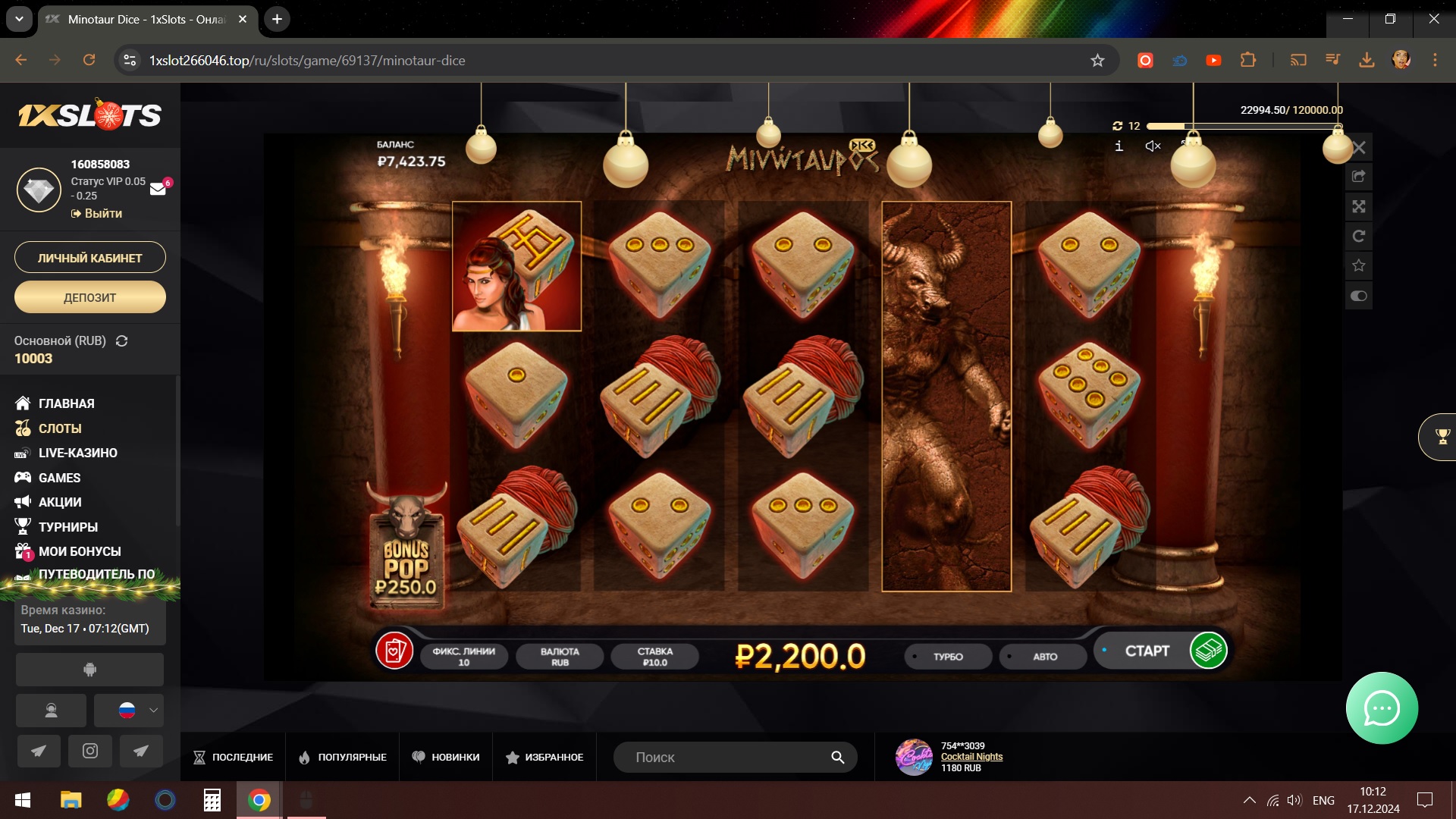
Task: Toggle the ТУРБО turbo mode
Action: [948, 657]
